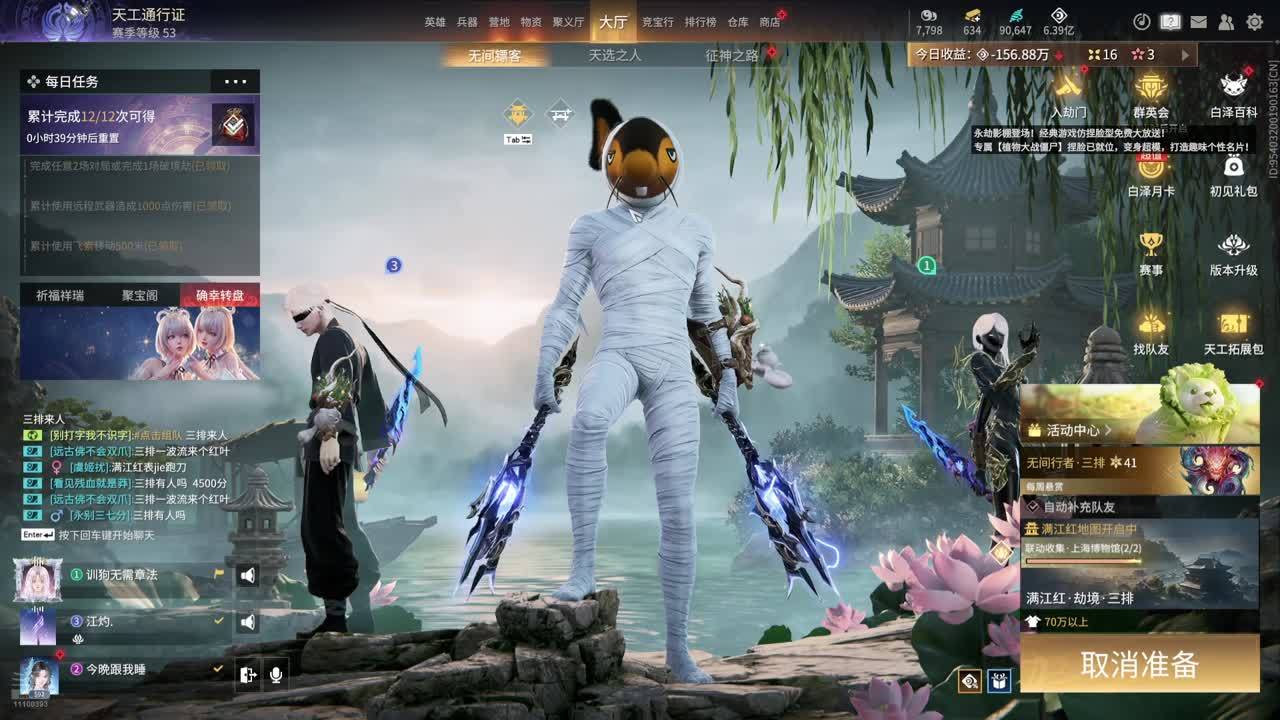This screenshot has width=1280, height=720.
Task: Go to the 兵器 weapons menu
Action: [467, 22]
